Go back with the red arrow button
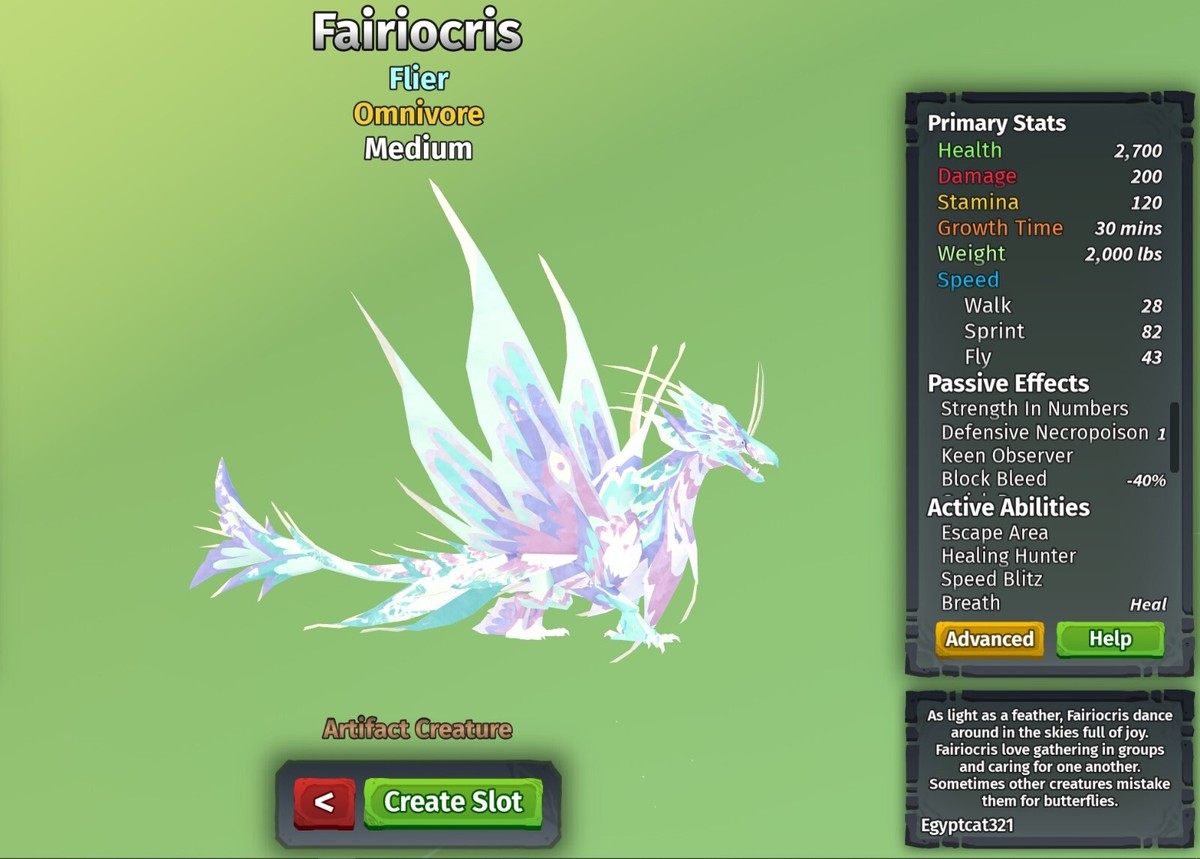 pos(324,802)
